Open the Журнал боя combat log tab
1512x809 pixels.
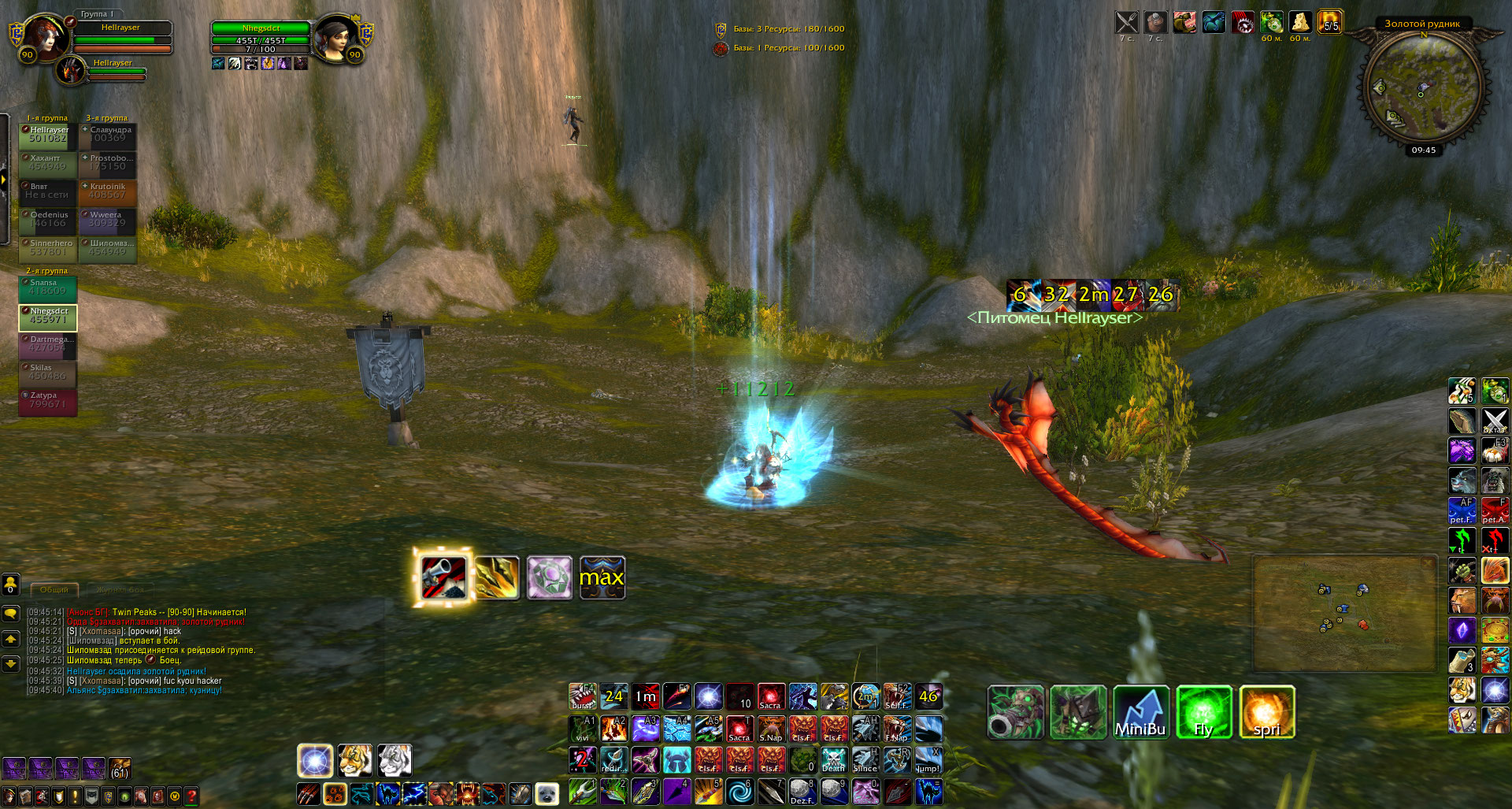pyautogui.click(x=120, y=589)
